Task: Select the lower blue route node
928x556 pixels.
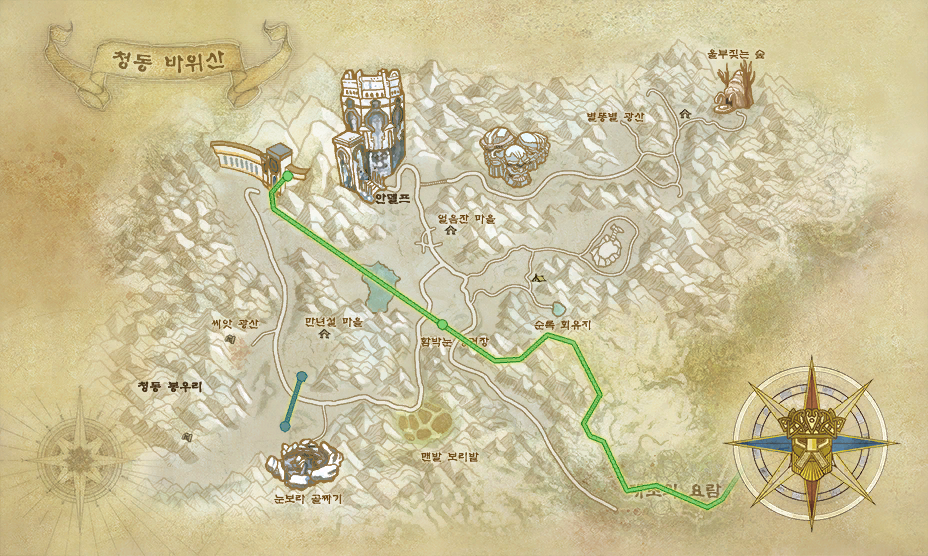Action: [x=286, y=426]
